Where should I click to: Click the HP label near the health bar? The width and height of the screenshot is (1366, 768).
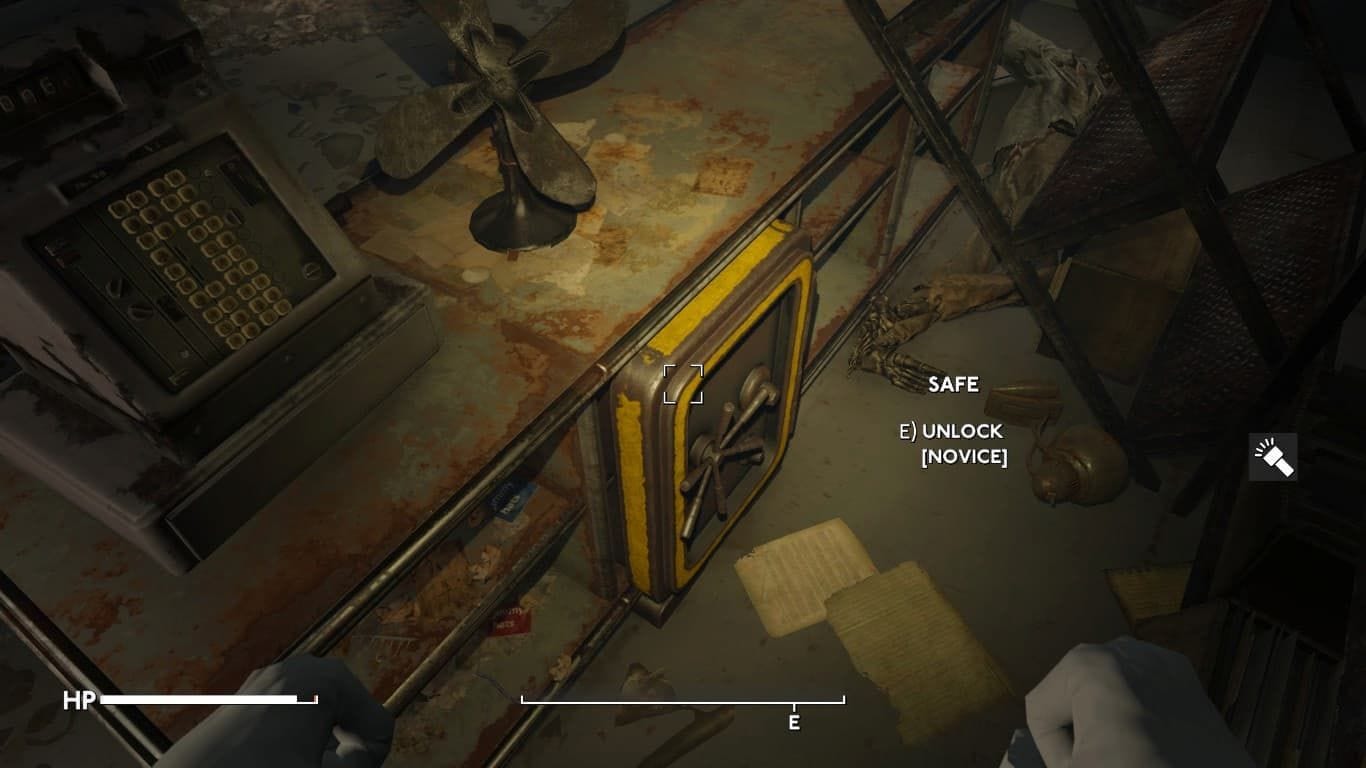pos(80,701)
